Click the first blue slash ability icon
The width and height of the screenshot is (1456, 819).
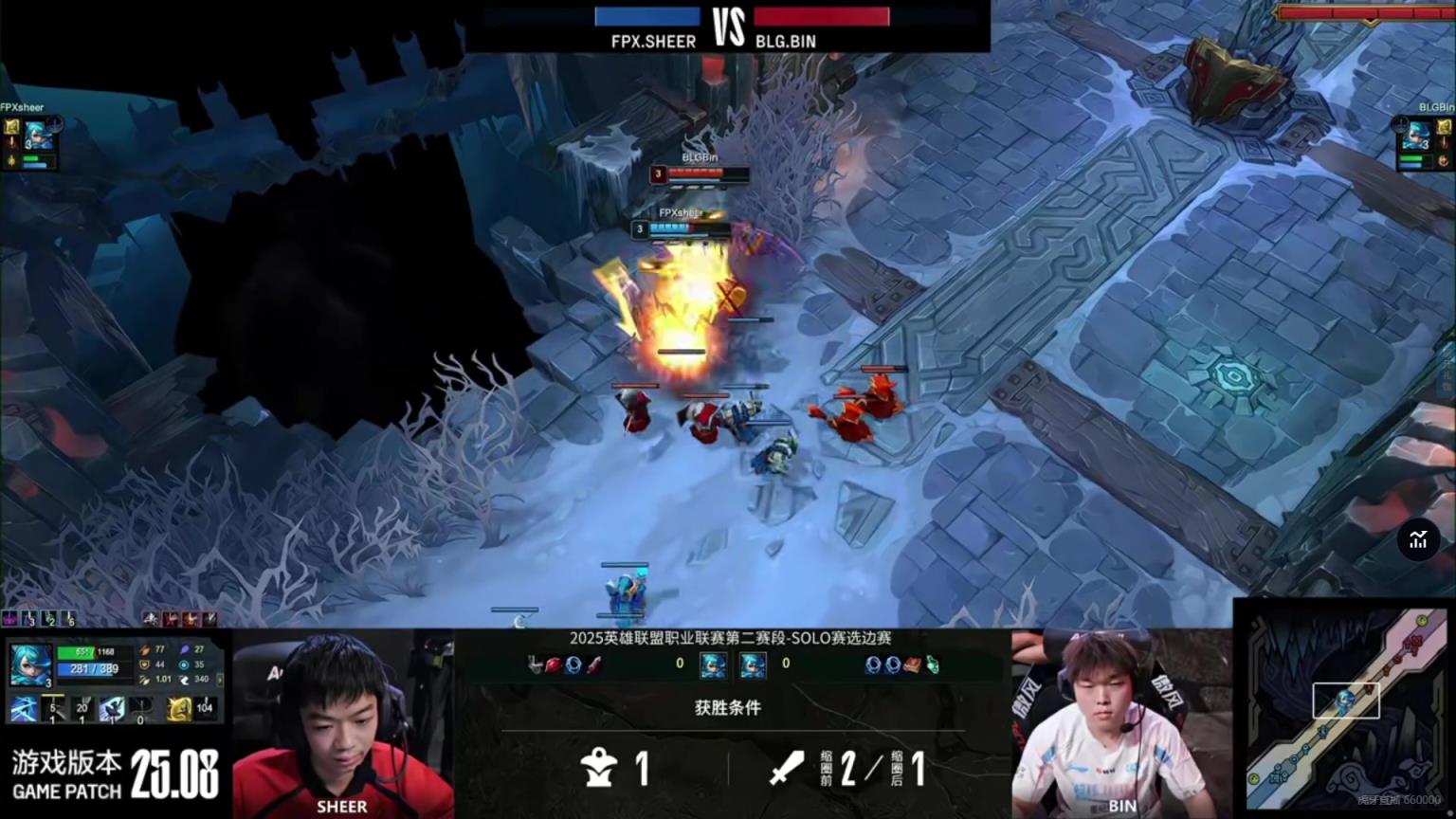click(24, 708)
